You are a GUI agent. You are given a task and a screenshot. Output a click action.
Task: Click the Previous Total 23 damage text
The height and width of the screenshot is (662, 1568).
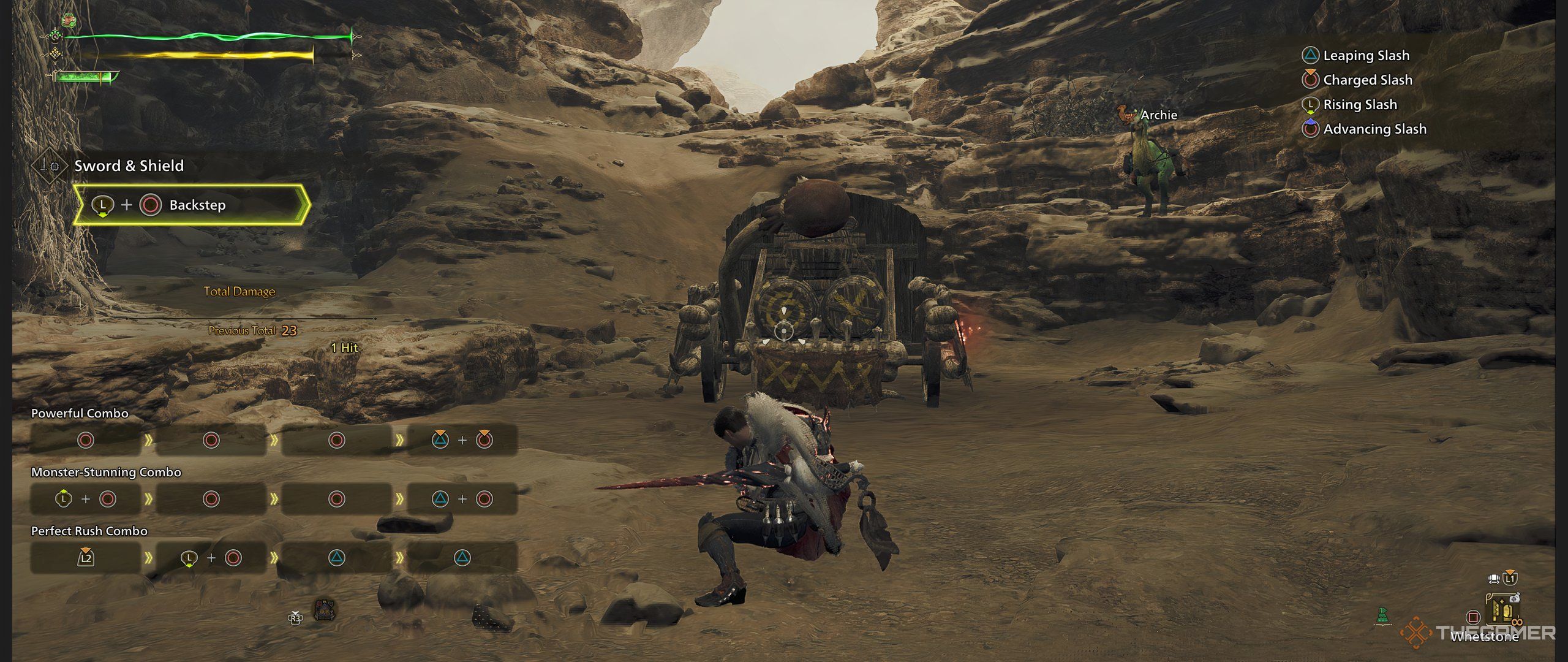tap(252, 330)
